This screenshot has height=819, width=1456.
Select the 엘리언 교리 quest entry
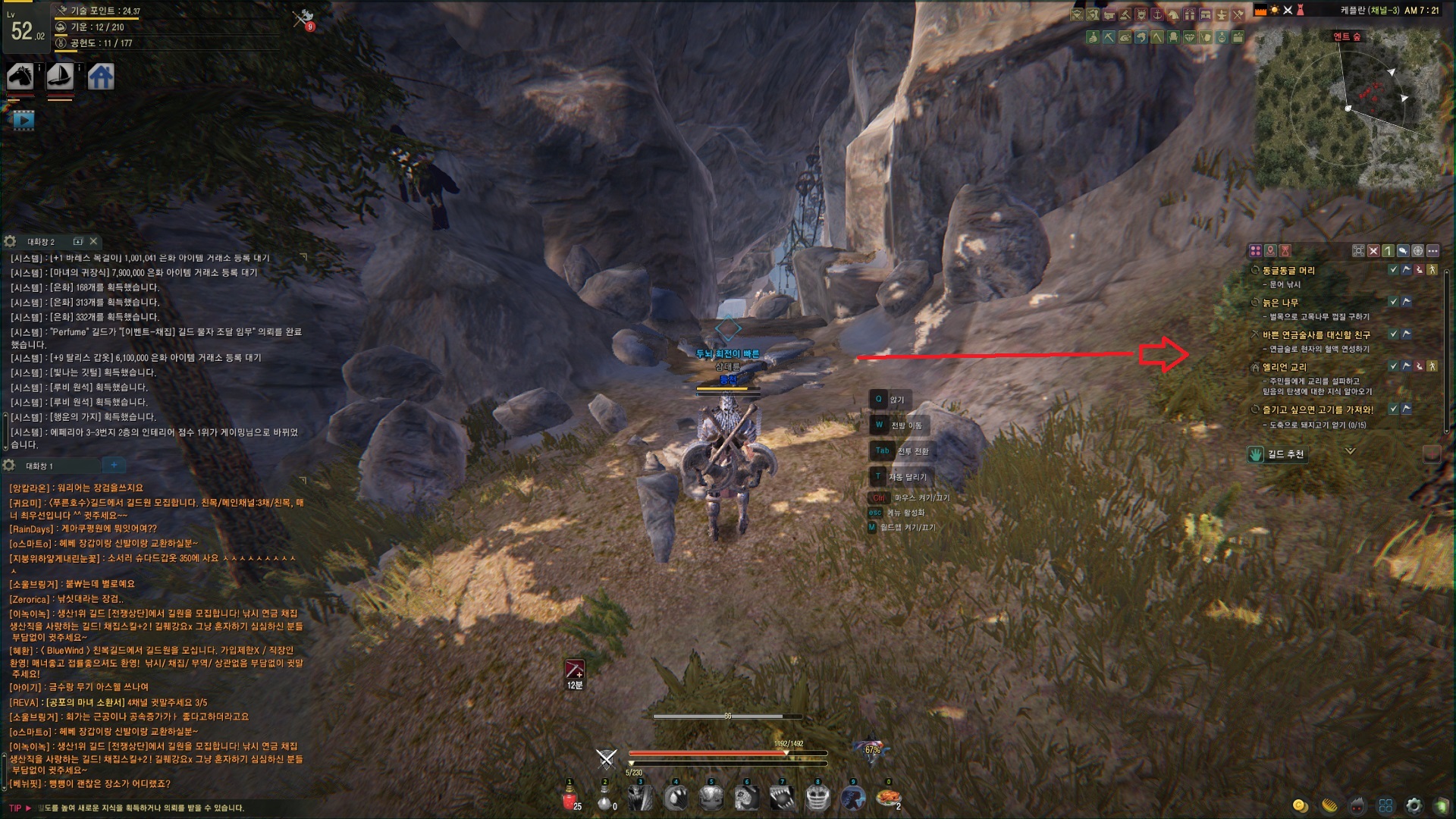(x=1284, y=367)
